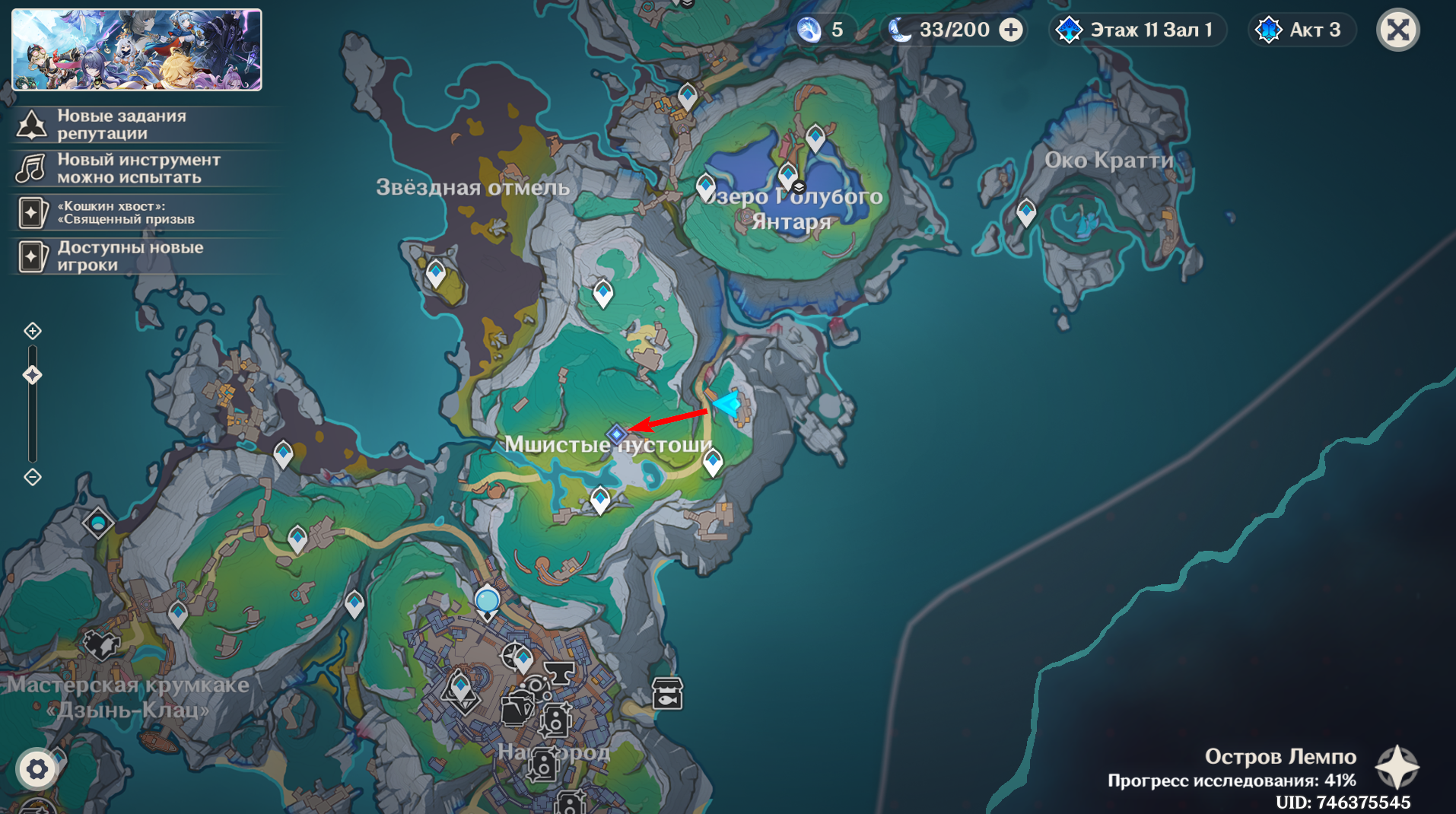
Task: Open the «Акт 3» theater tracker
Action: tap(1302, 30)
